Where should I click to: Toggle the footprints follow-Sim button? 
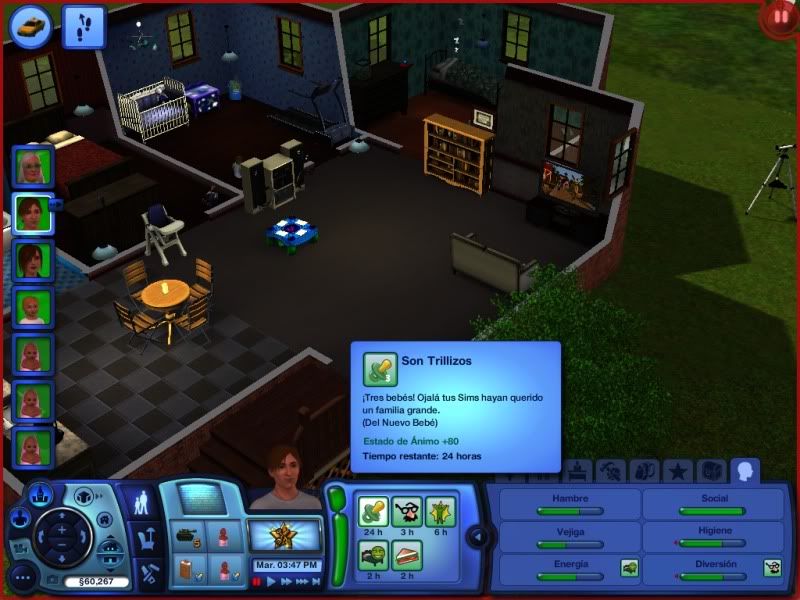tap(83, 26)
